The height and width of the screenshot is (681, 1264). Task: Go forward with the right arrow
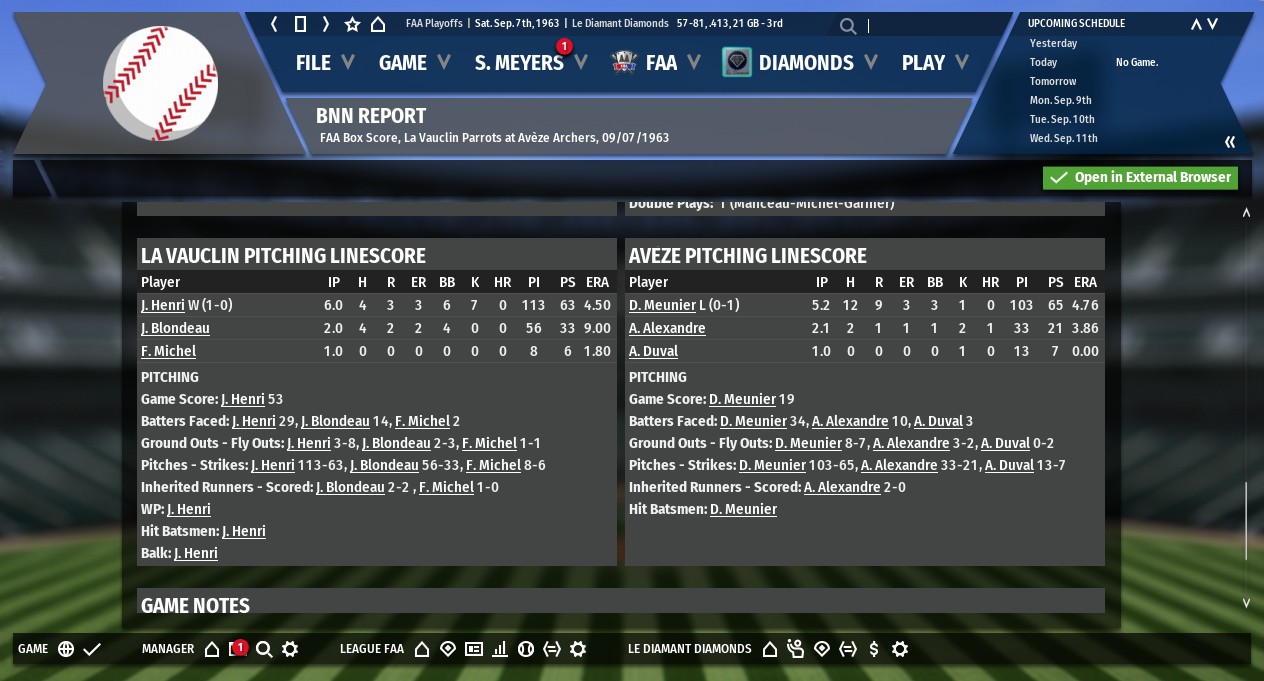click(x=326, y=24)
